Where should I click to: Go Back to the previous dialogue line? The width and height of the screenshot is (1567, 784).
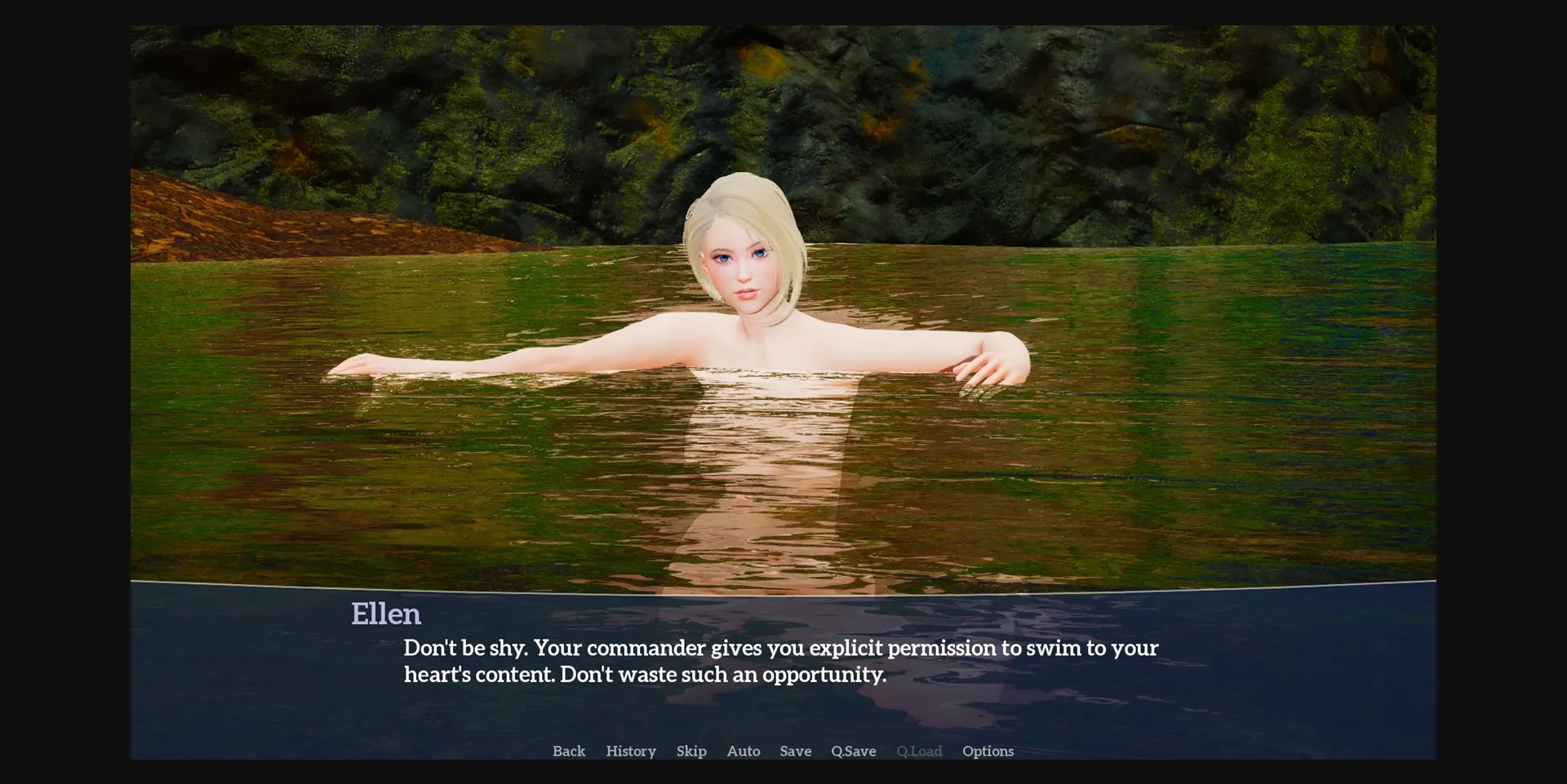(x=569, y=751)
